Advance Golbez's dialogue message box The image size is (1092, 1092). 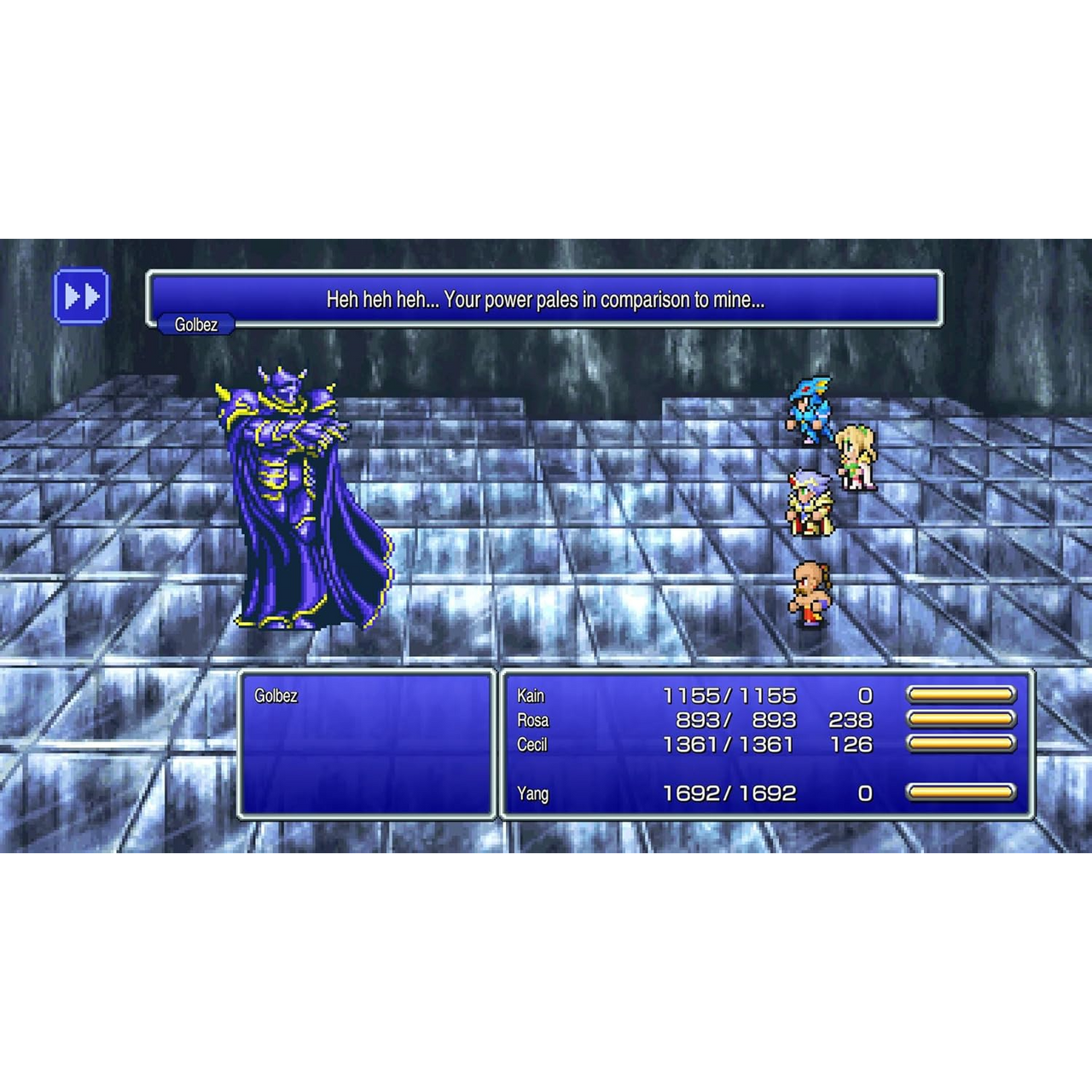(544, 299)
